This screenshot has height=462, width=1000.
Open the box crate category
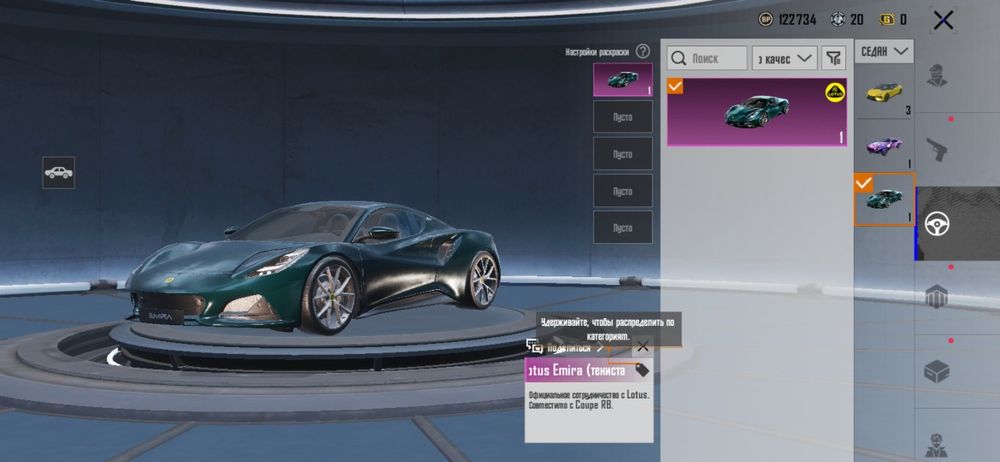click(x=937, y=371)
